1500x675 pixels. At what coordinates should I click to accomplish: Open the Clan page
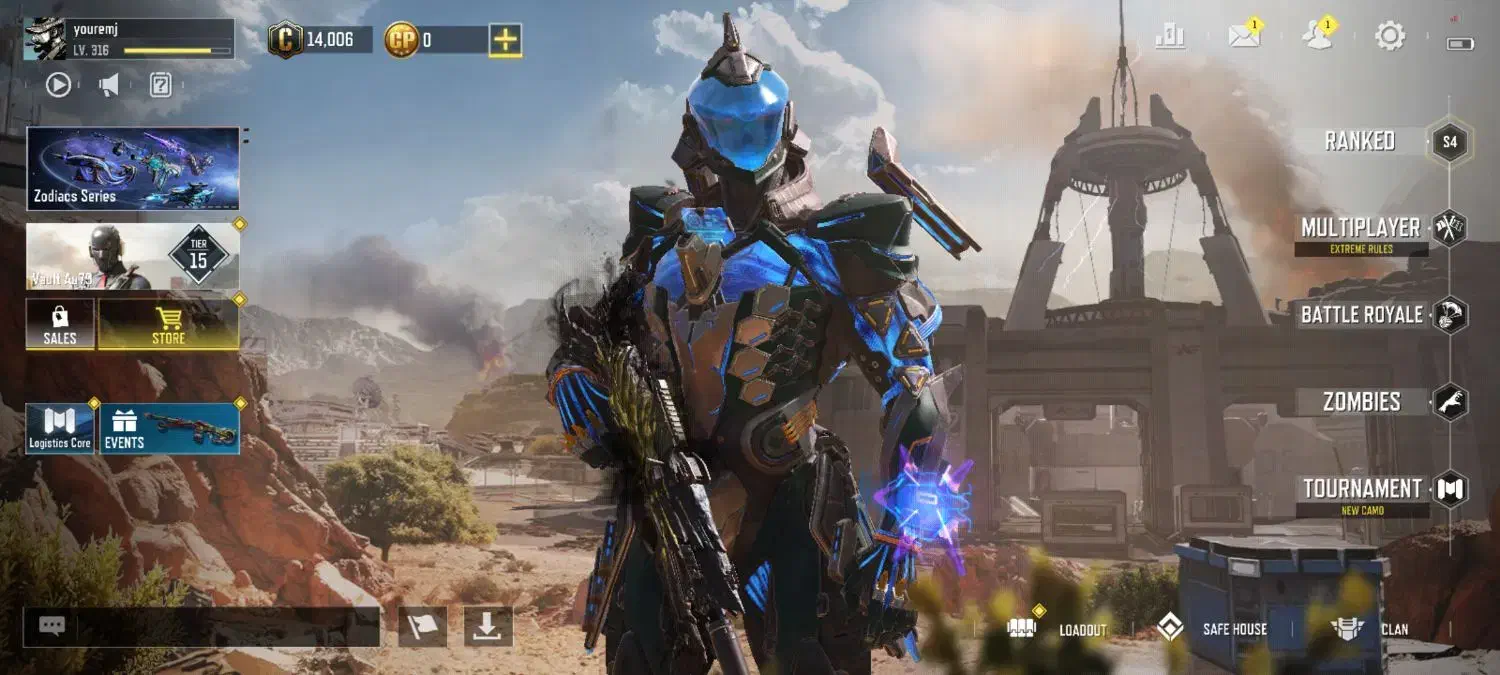point(1370,629)
